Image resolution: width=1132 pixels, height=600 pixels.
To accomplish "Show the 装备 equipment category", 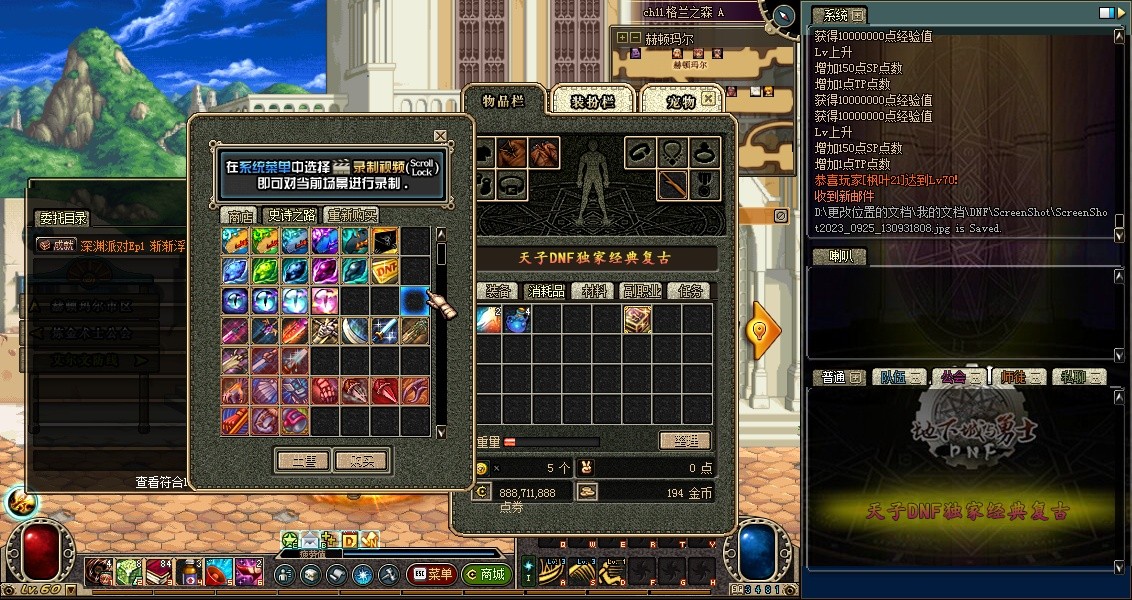I will [x=500, y=291].
